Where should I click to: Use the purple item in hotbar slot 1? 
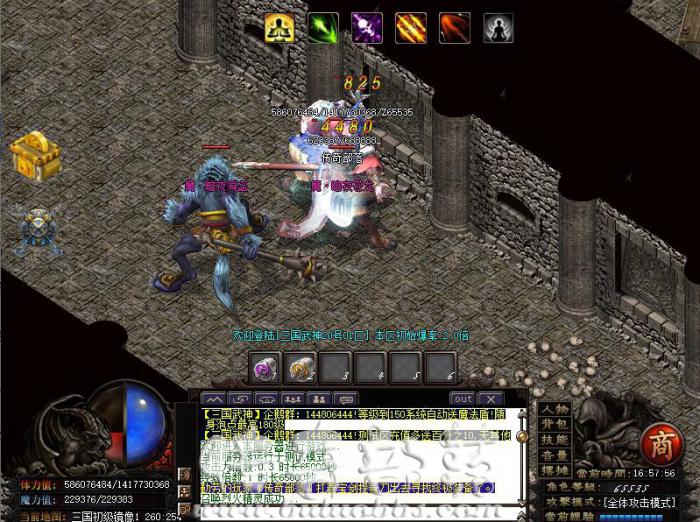point(265,368)
